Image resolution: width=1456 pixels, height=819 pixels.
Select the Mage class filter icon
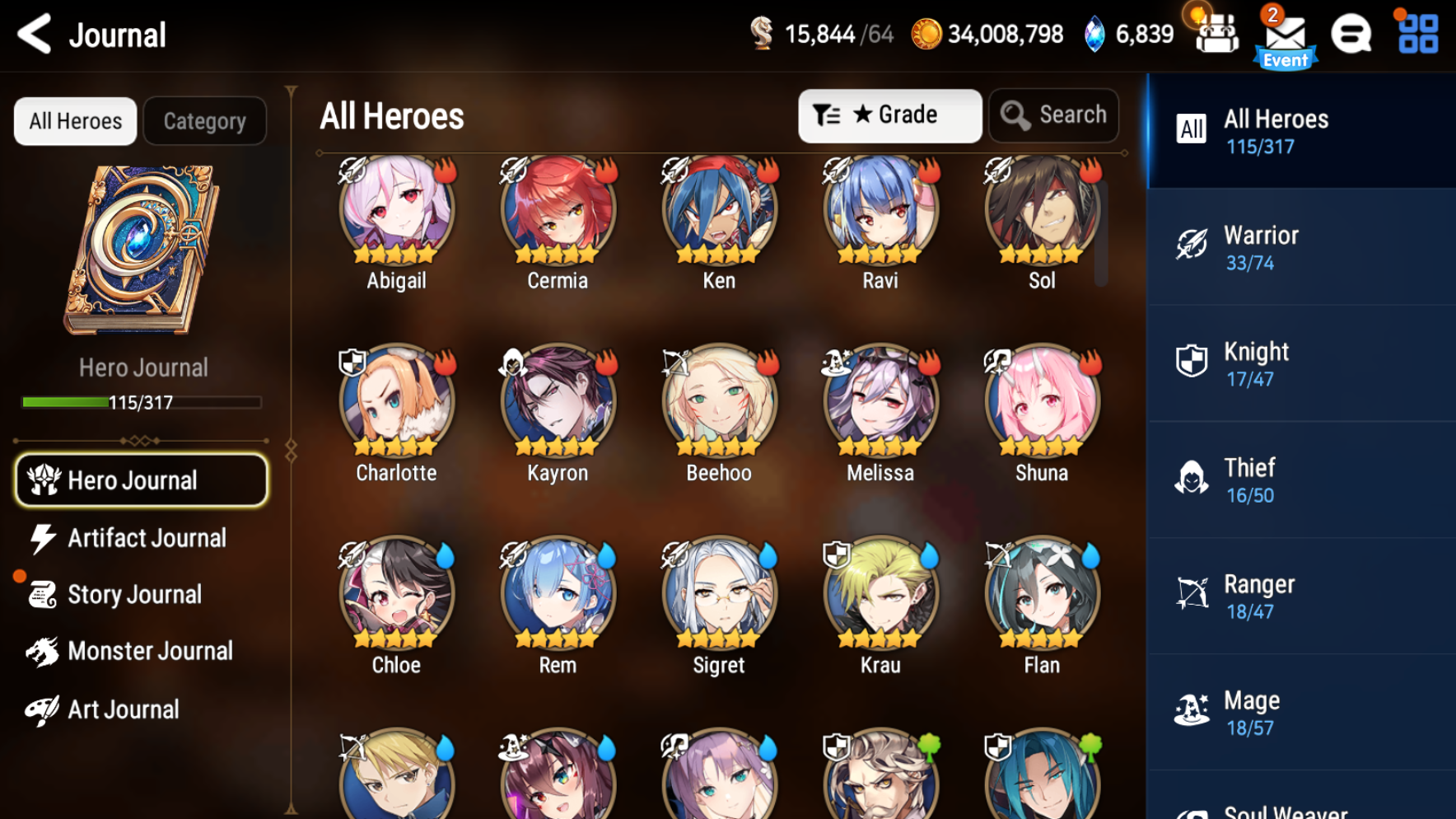pos(1192,710)
